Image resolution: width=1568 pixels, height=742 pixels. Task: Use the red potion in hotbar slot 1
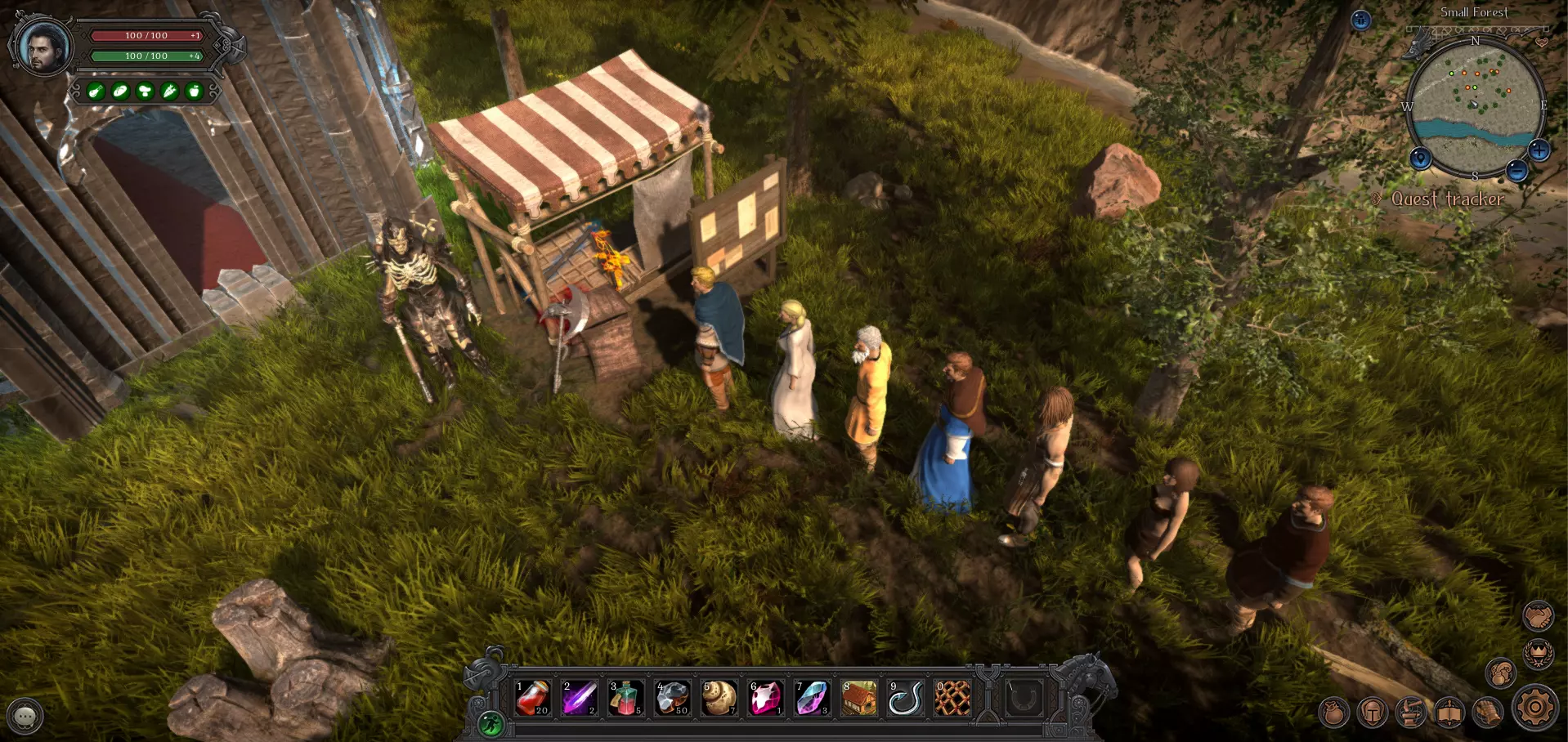pos(532,699)
